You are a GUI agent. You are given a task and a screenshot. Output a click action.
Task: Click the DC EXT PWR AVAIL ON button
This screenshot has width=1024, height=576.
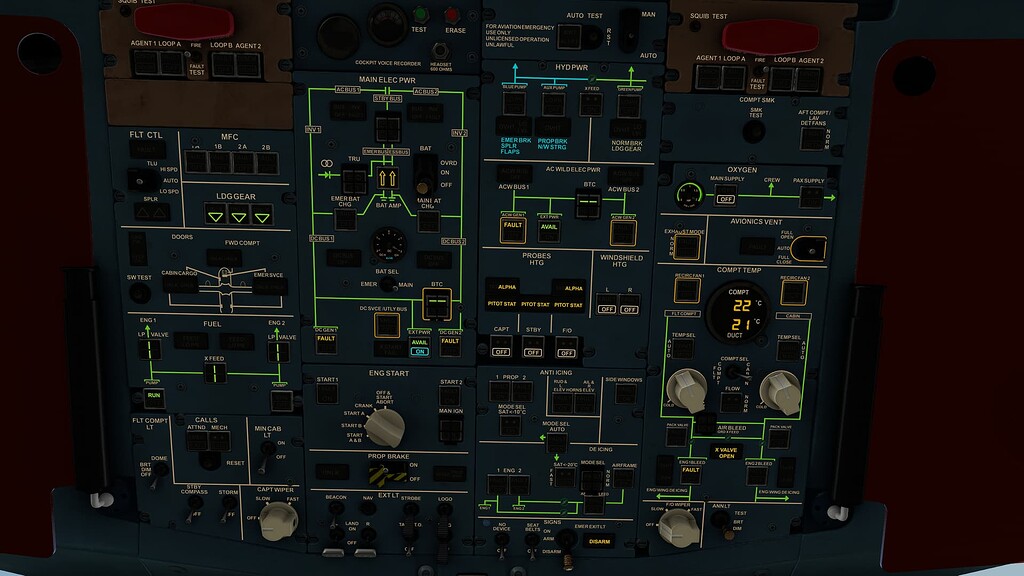coord(419,346)
